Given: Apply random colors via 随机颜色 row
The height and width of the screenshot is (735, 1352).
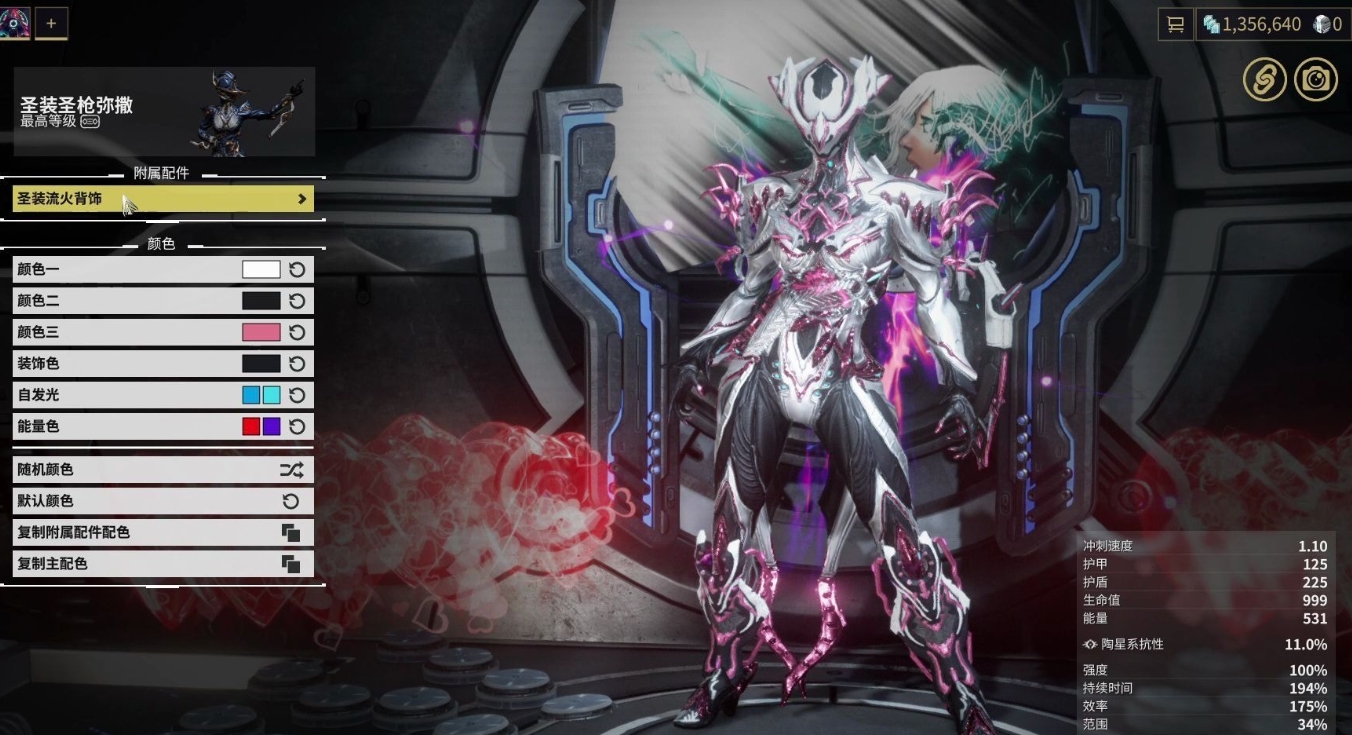Looking at the screenshot, I should [150, 469].
